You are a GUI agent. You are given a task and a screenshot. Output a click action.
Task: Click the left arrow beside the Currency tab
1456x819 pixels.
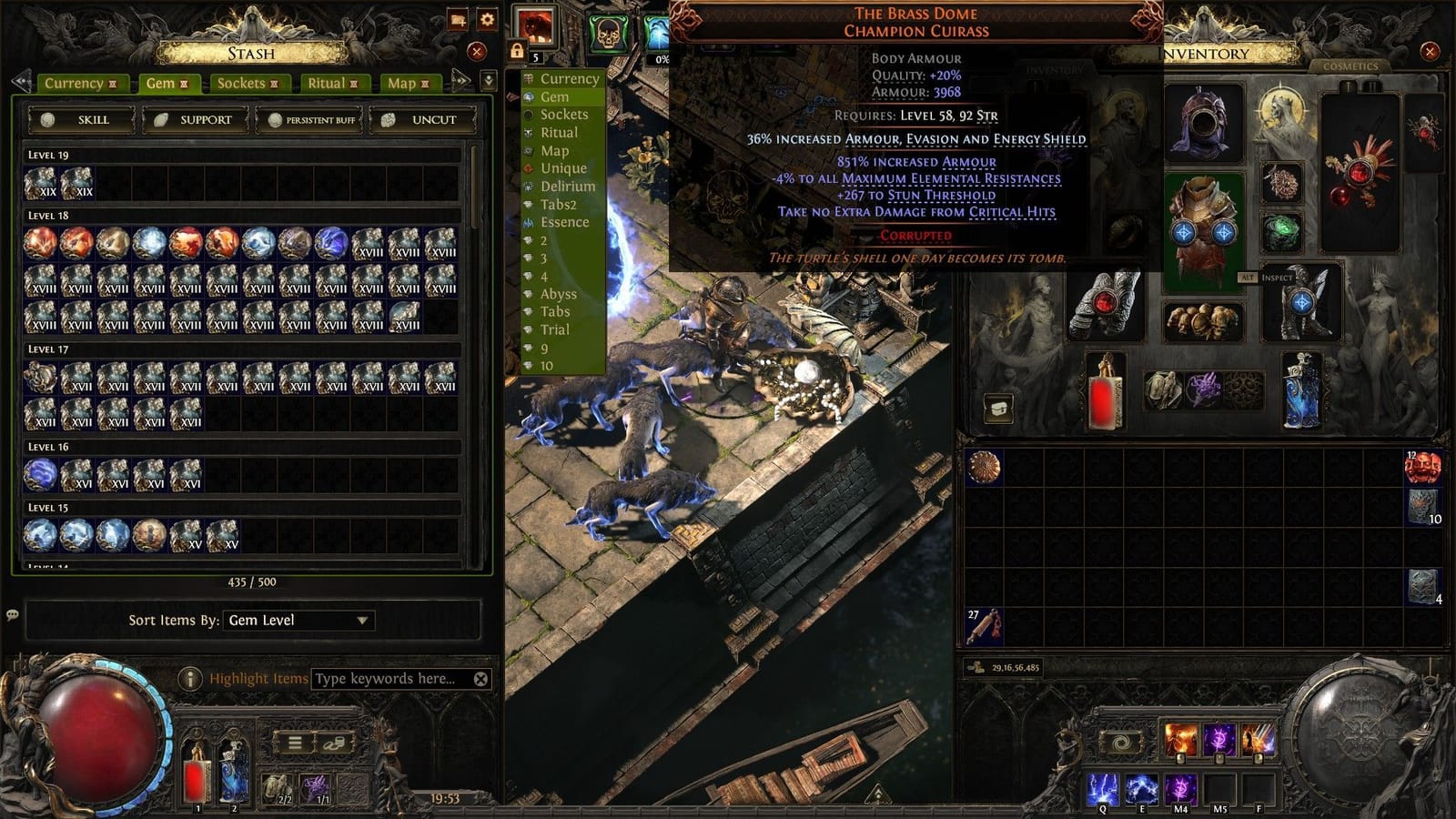pos(20,83)
